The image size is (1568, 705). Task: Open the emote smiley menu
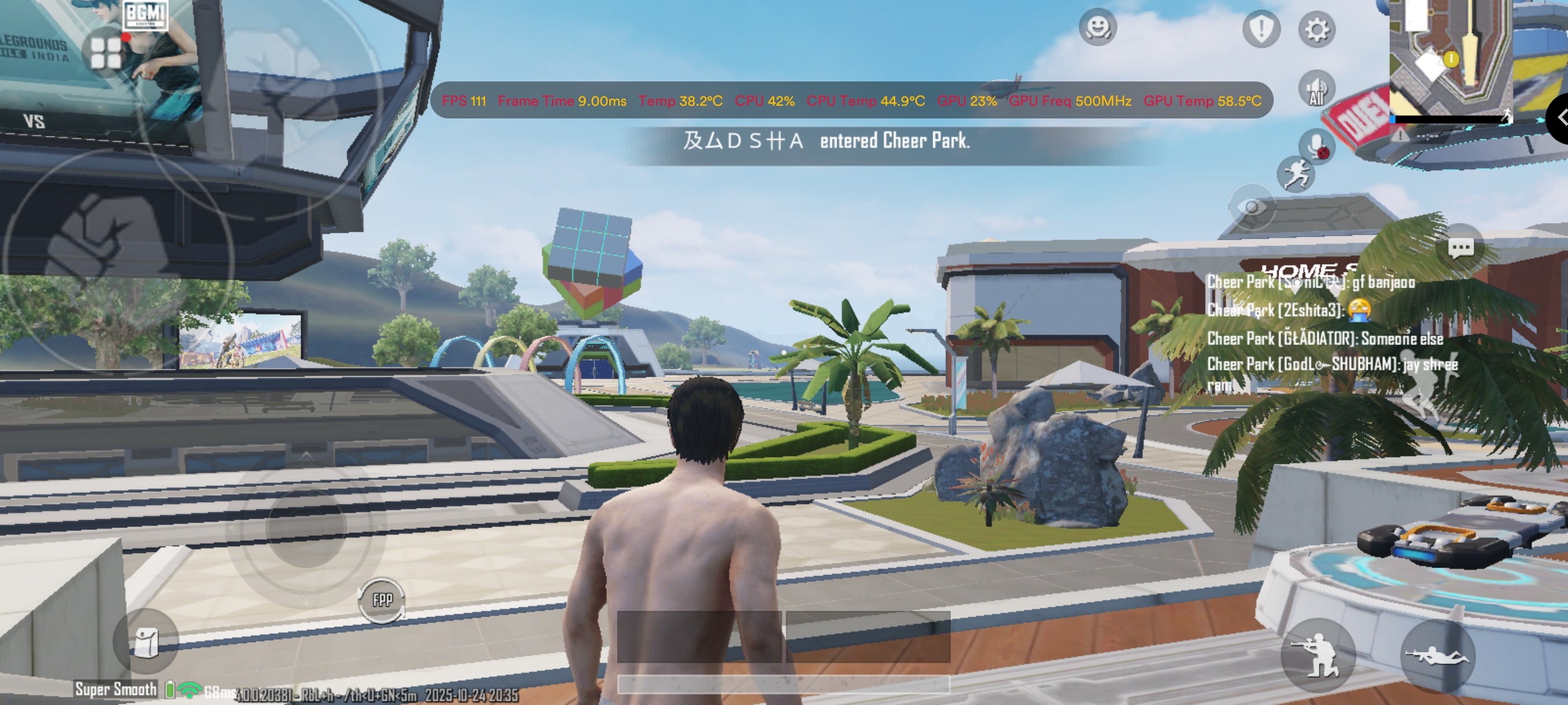click(1097, 27)
